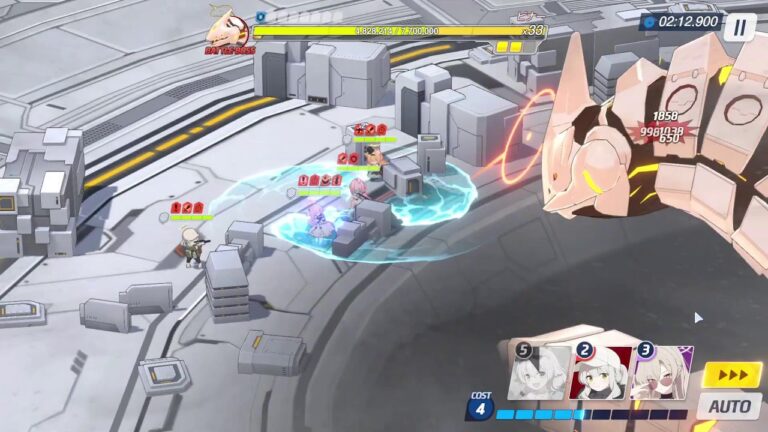Change battle speed with the triple-arrow button
Image resolution: width=768 pixels, height=432 pixels.
[x=731, y=374]
